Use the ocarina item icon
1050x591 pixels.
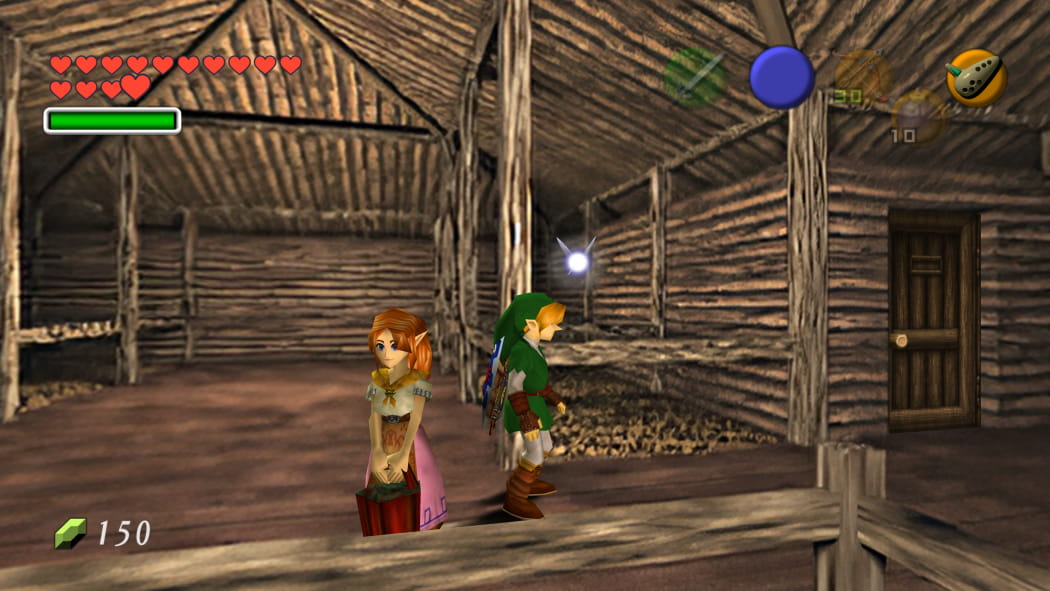(x=976, y=77)
